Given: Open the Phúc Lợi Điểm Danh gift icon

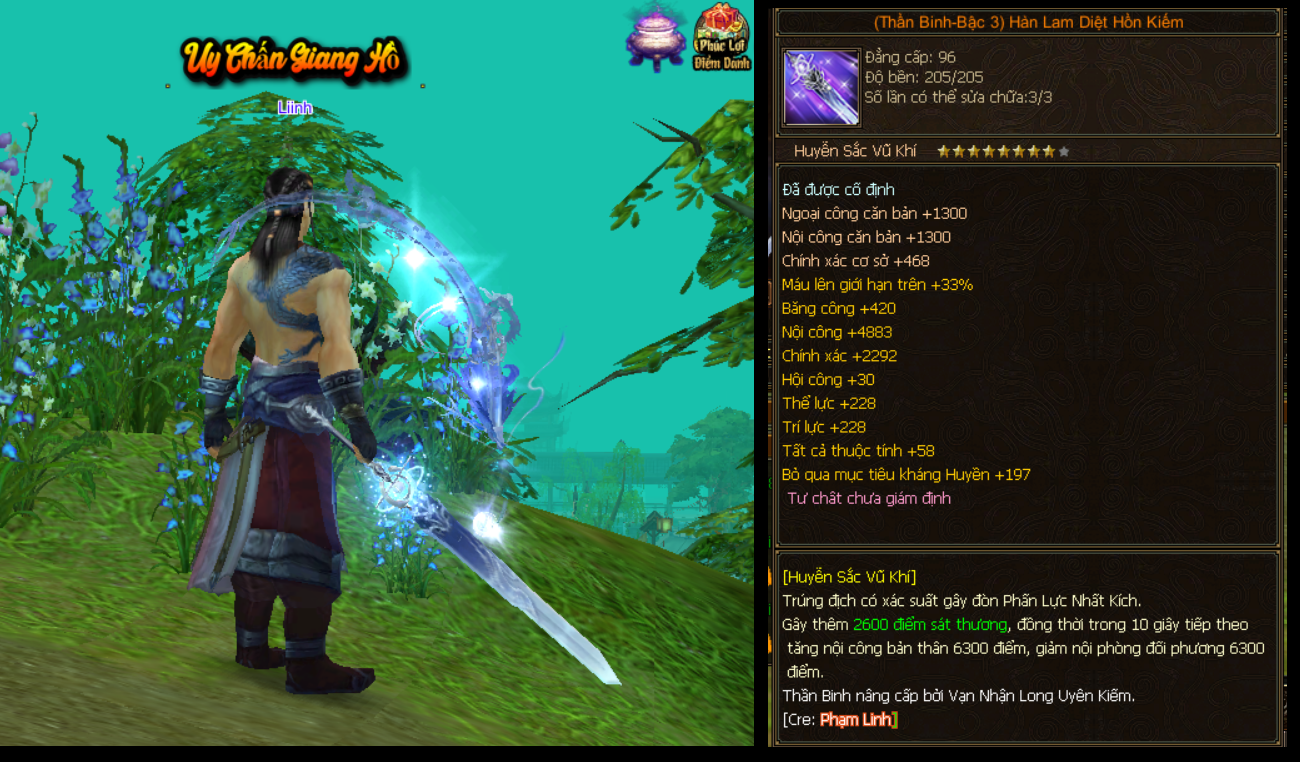Looking at the screenshot, I should coord(721,36).
